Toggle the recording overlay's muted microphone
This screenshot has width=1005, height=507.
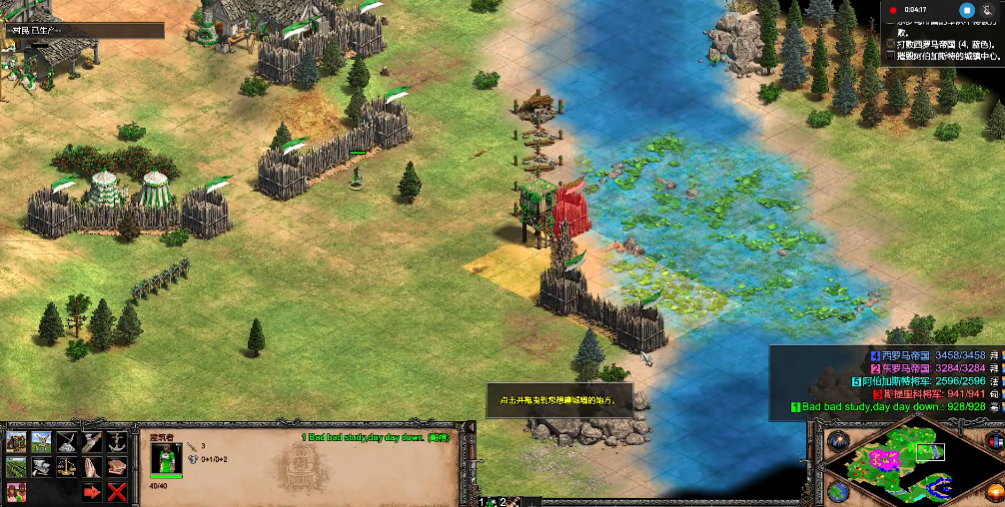click(x=987, y=10)
